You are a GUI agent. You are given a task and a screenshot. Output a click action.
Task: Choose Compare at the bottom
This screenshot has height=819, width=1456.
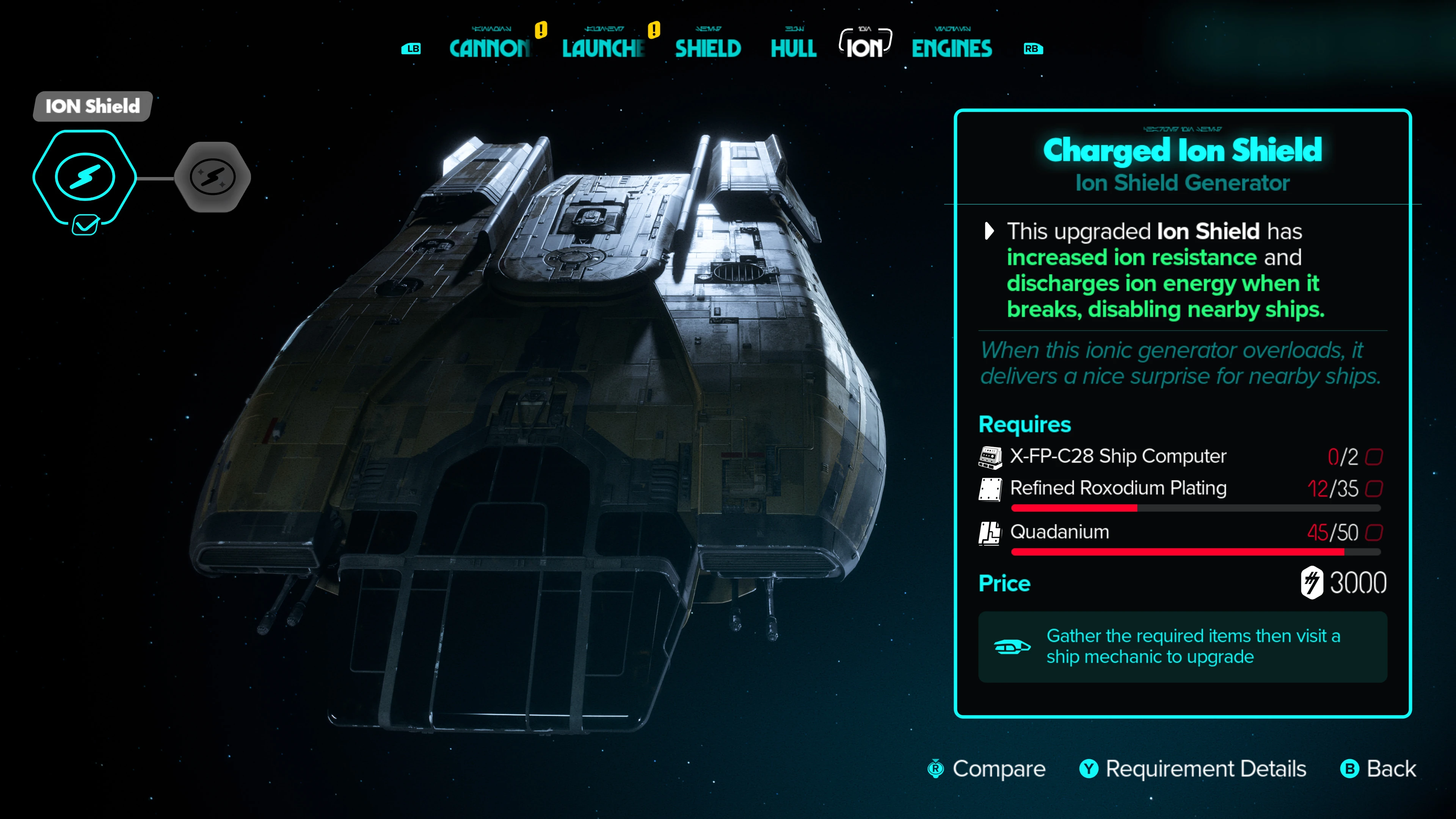coord(987,769)
